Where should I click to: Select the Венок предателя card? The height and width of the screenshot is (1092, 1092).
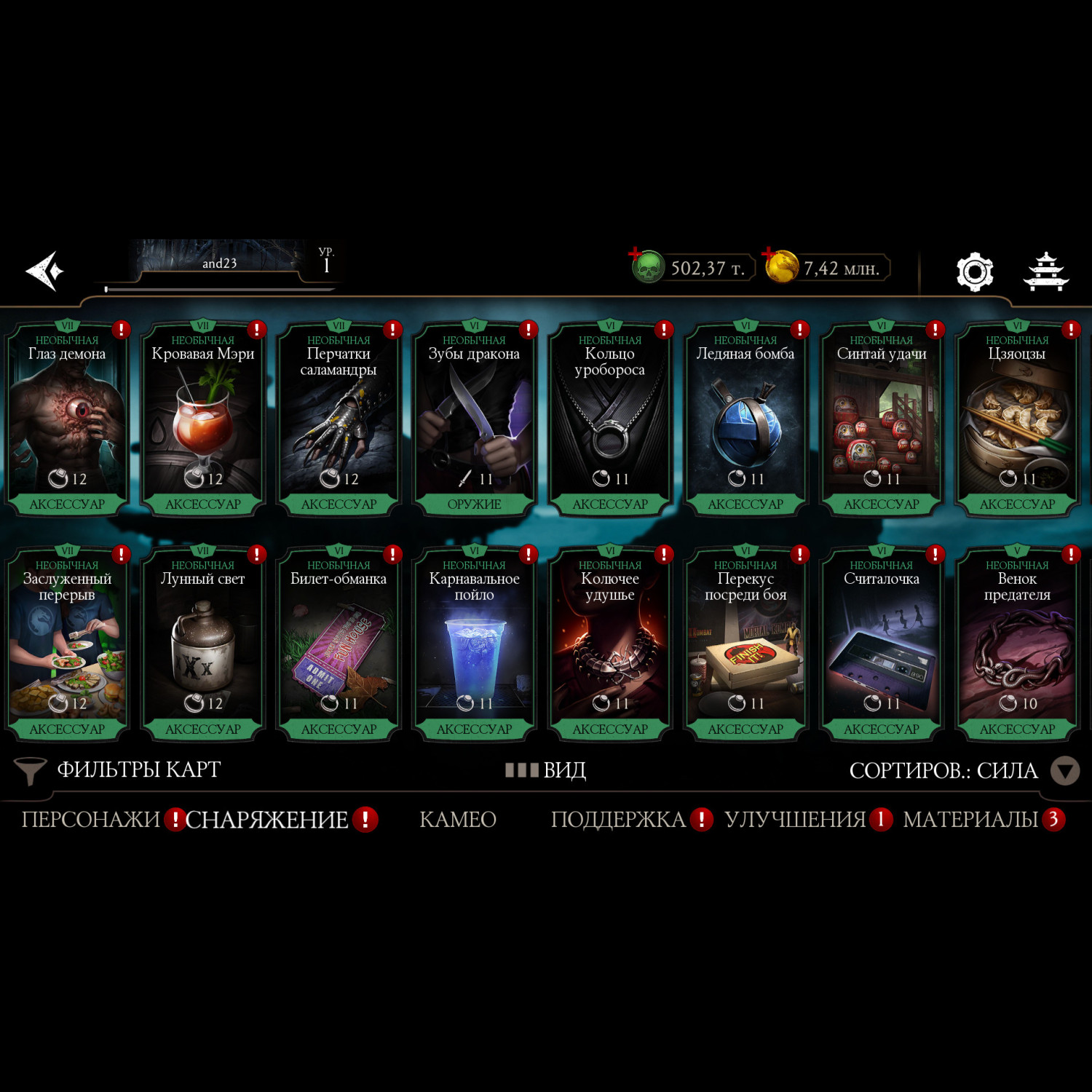[x=1017, y=645]
